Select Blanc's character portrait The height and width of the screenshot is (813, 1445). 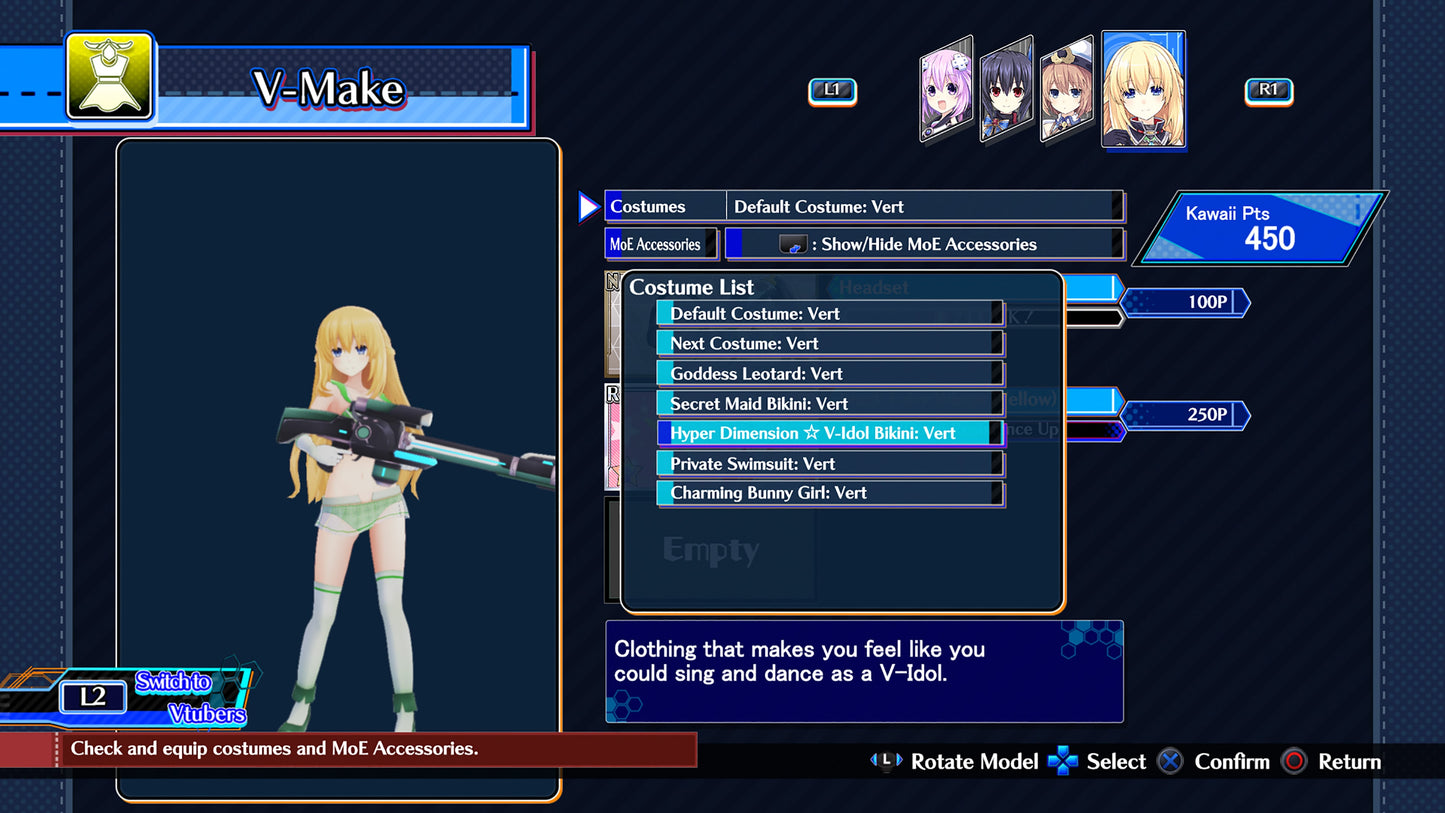point(1066,88)
